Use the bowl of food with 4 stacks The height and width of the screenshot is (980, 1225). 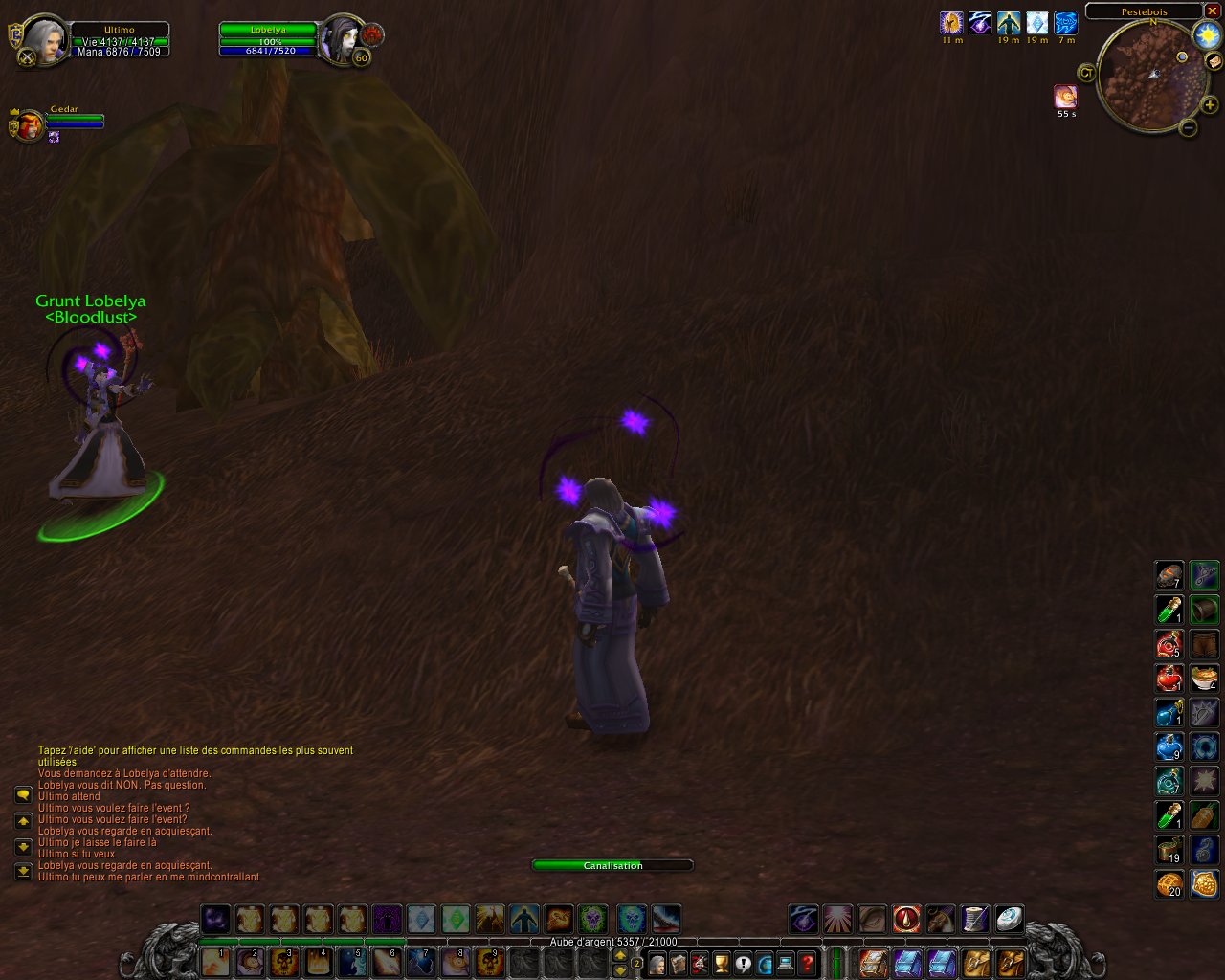[1205, 679]
